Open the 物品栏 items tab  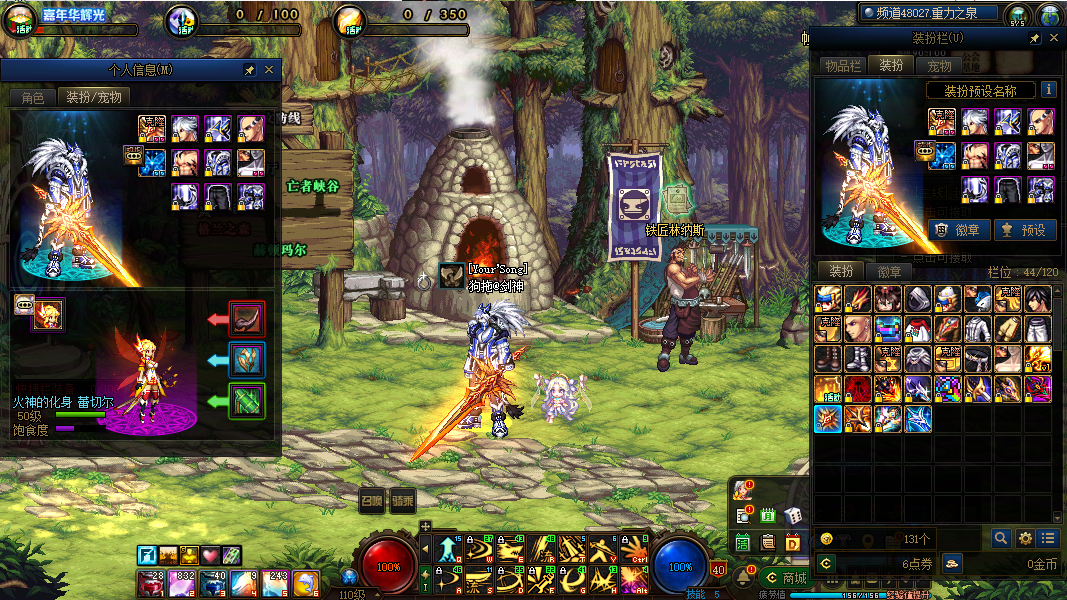842,66
